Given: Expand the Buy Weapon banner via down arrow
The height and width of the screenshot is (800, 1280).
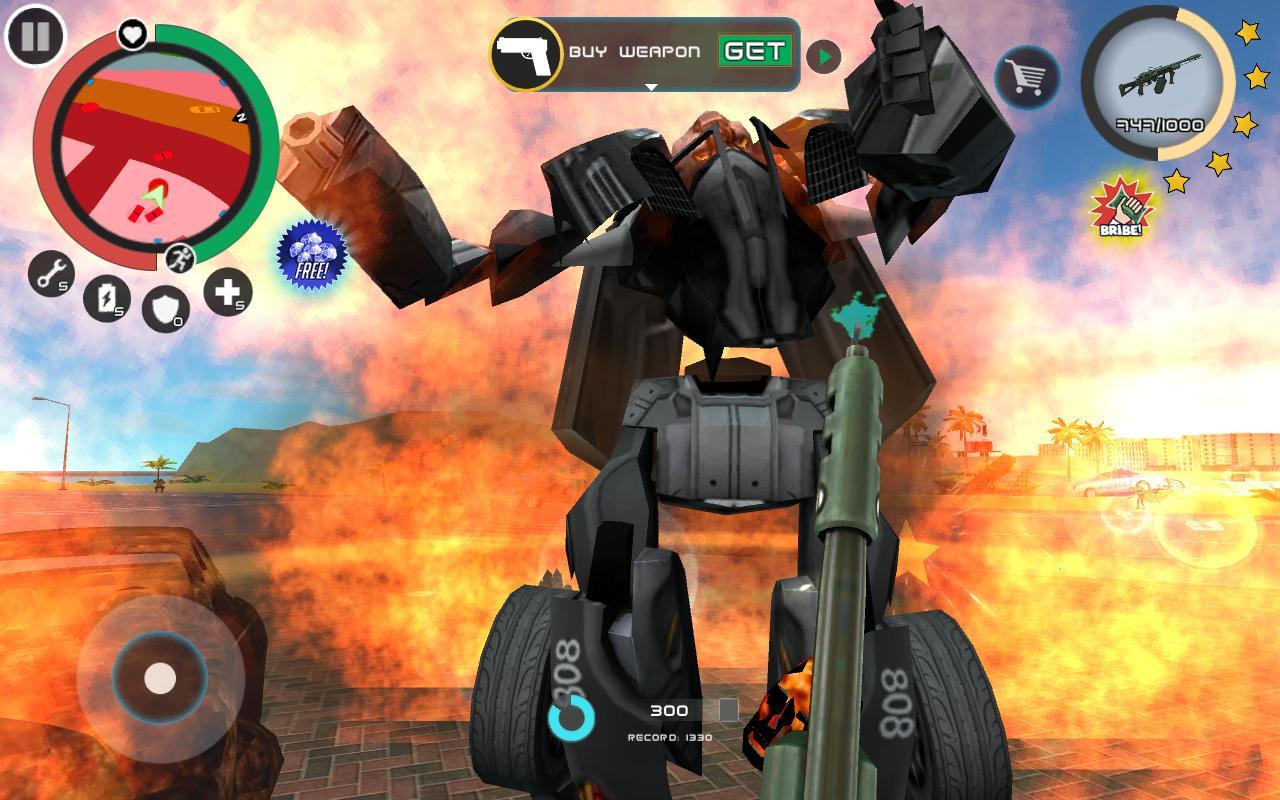Looking at the screenshot, I should (651, 87).
